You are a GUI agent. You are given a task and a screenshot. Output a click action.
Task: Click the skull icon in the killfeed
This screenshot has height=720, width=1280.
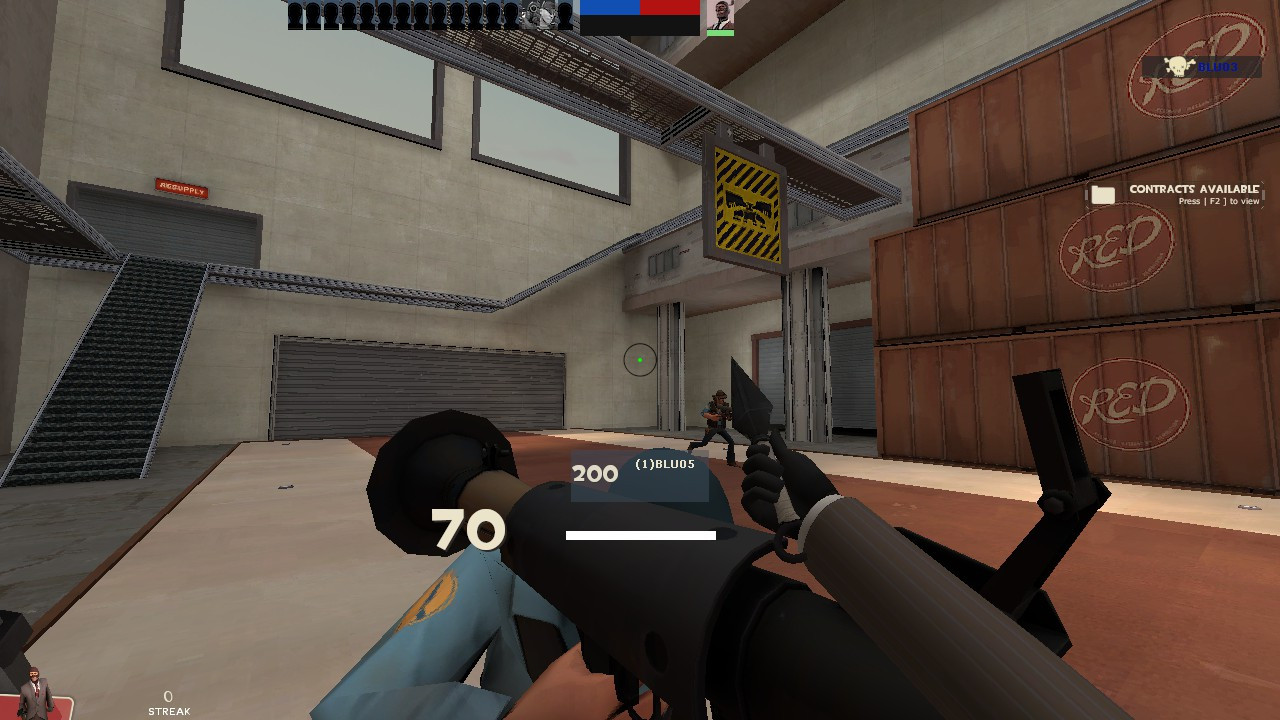coord(1177,66)
